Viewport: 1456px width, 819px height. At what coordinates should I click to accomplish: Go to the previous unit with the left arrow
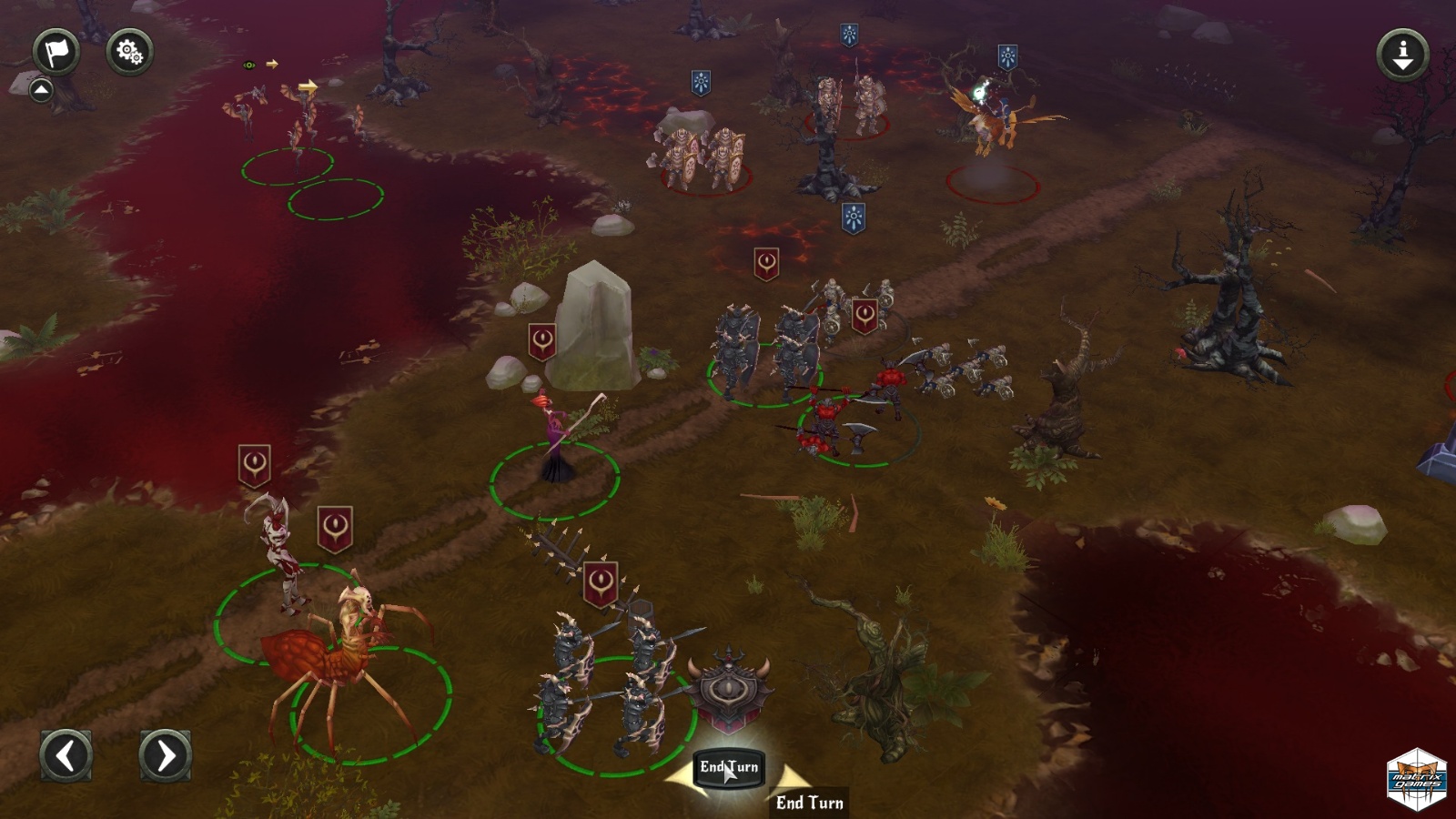[66, 754]
